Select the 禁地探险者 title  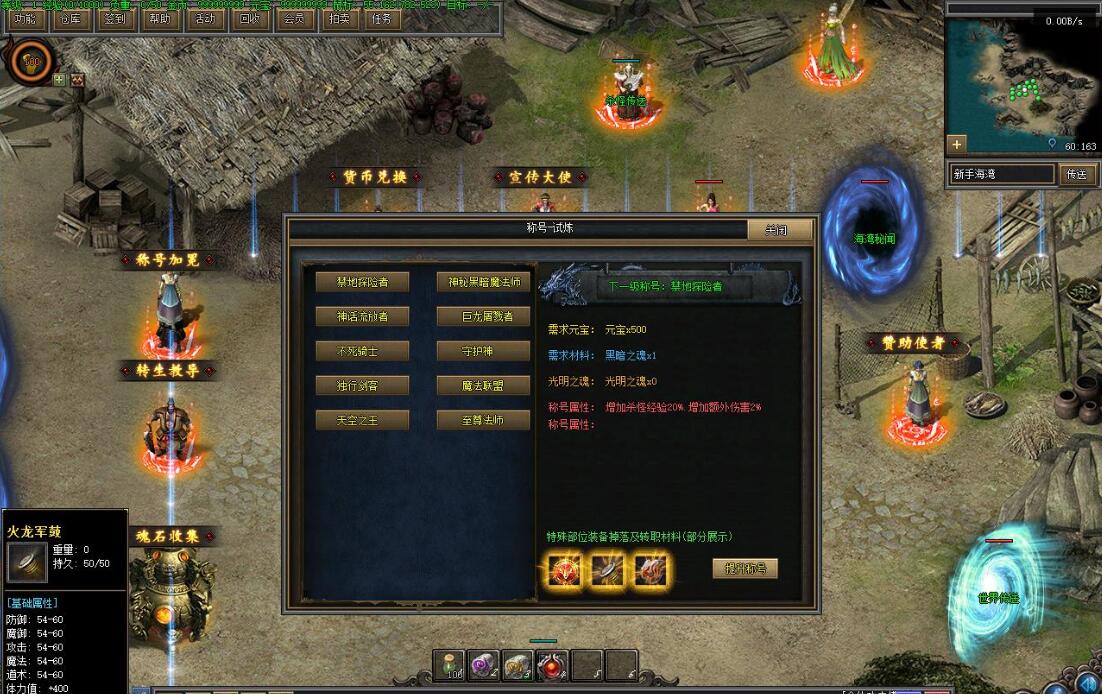tap(362, 282)
